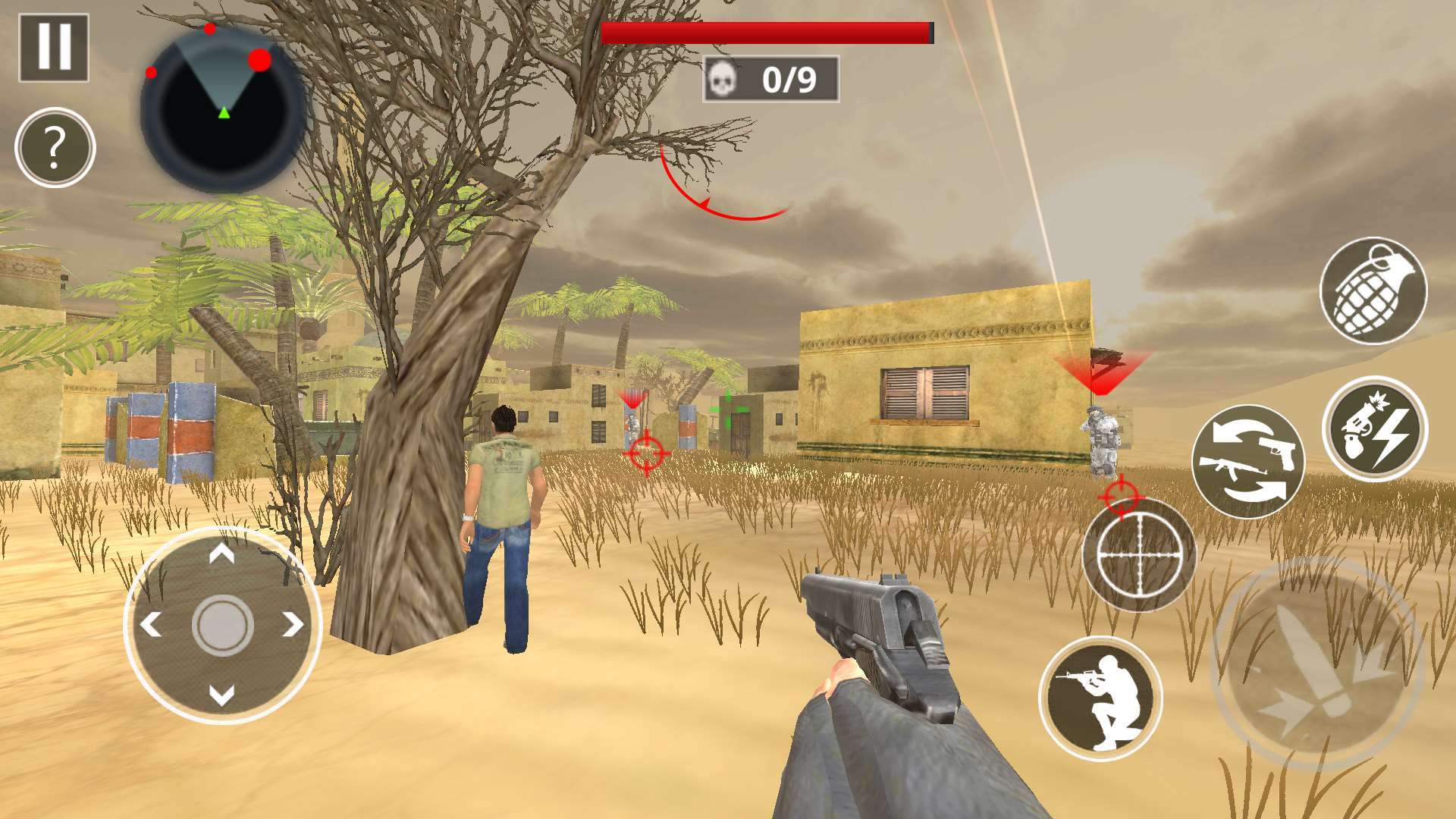
Task: Tap the joystick's down arrow
Action: [221, 695]
